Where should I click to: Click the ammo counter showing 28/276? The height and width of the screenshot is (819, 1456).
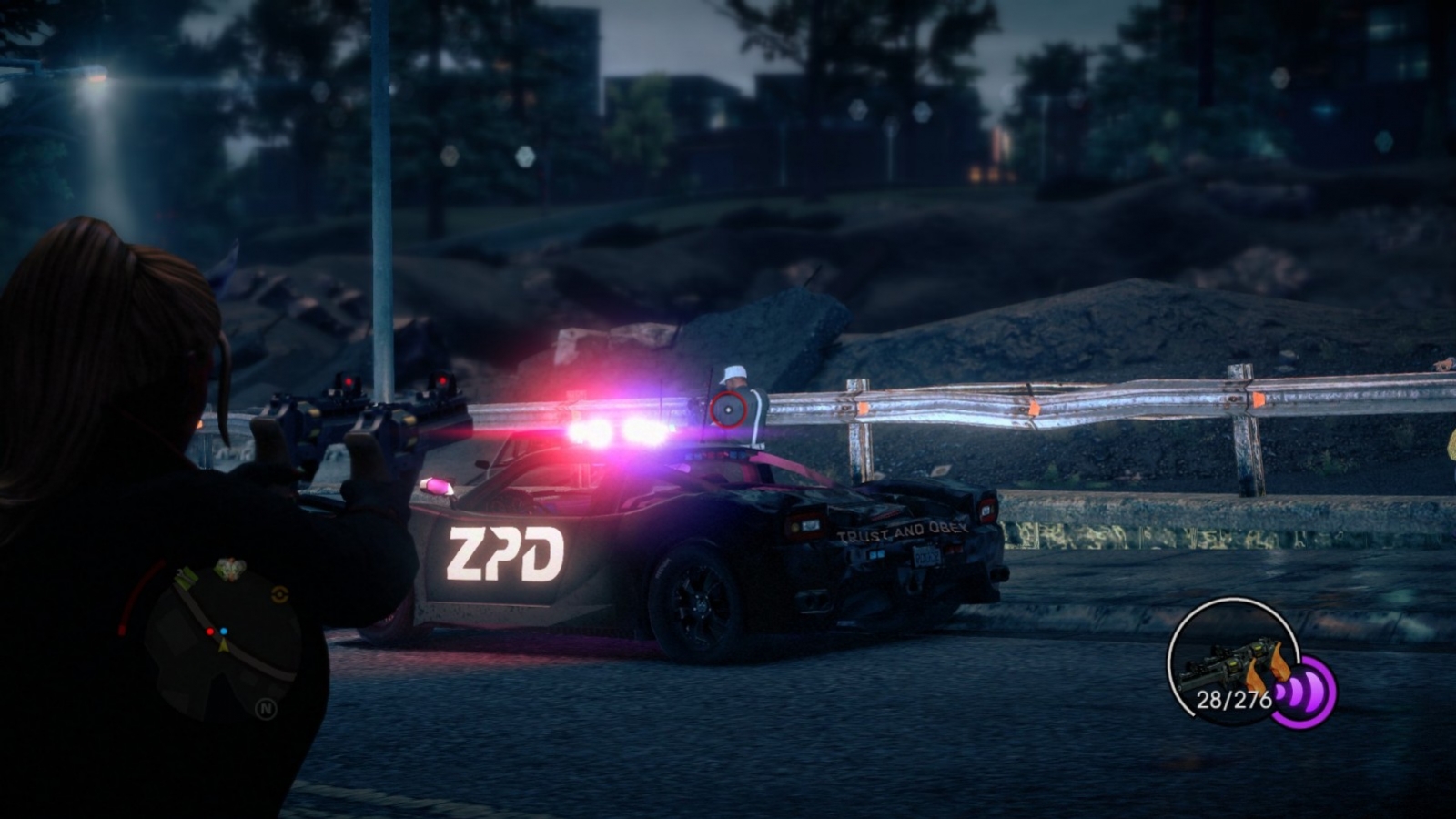tap(1233, 698)
